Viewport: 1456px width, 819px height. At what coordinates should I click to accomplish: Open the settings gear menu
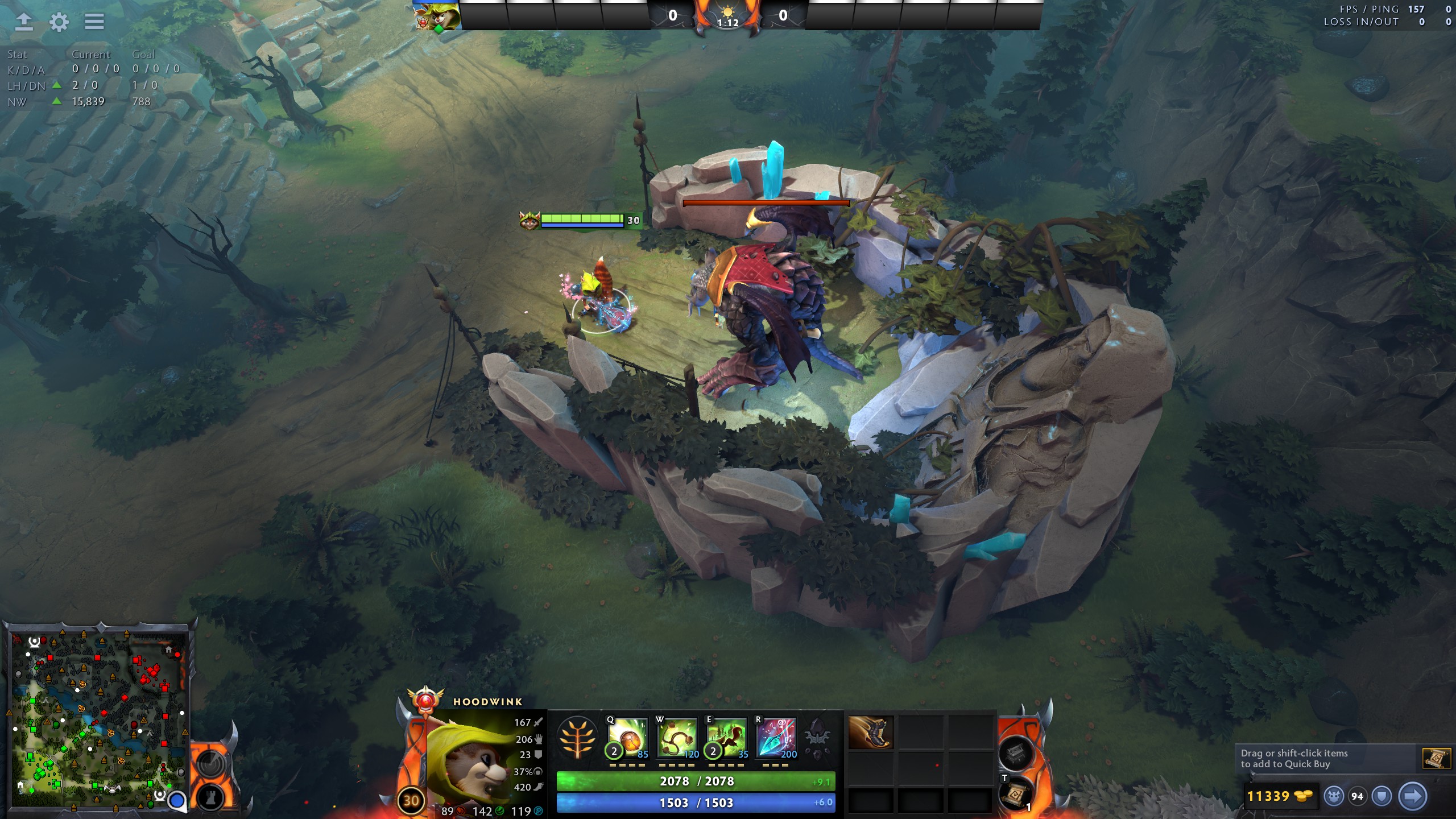point(59,22)
